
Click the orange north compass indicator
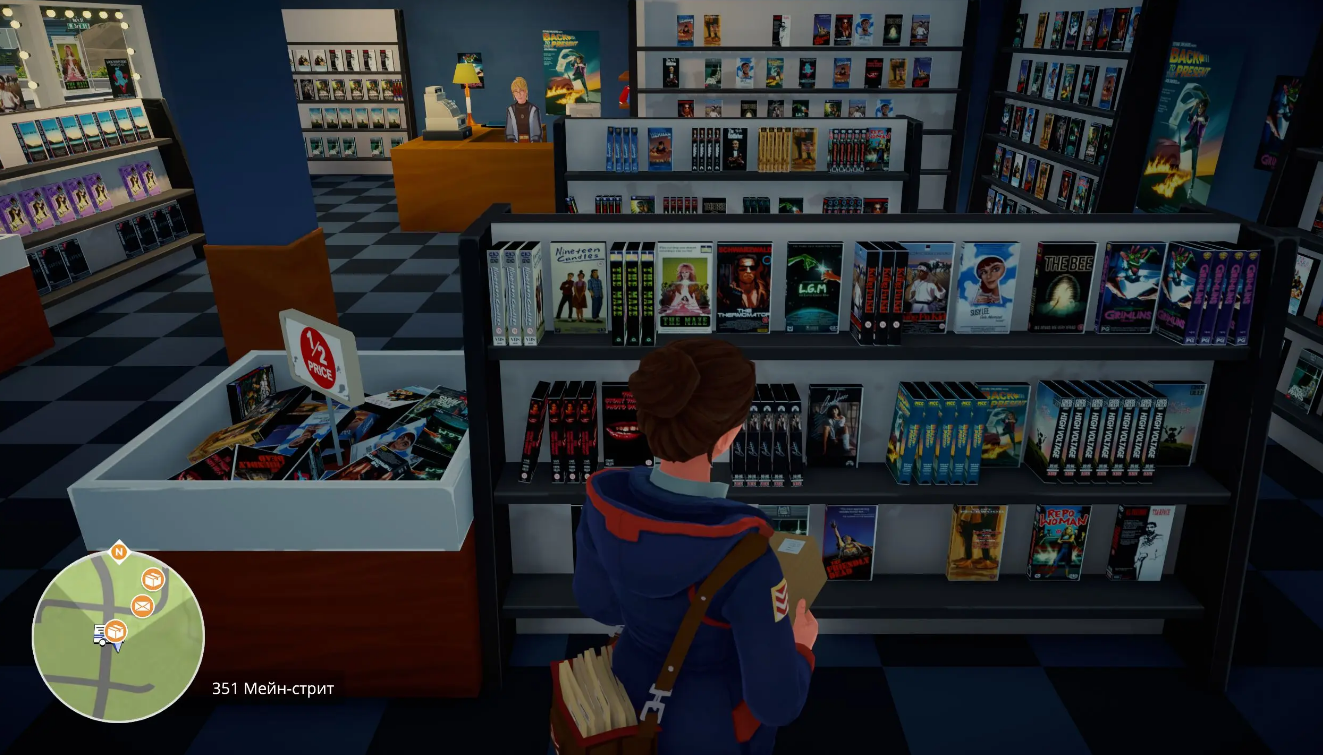tap(118, 551)
